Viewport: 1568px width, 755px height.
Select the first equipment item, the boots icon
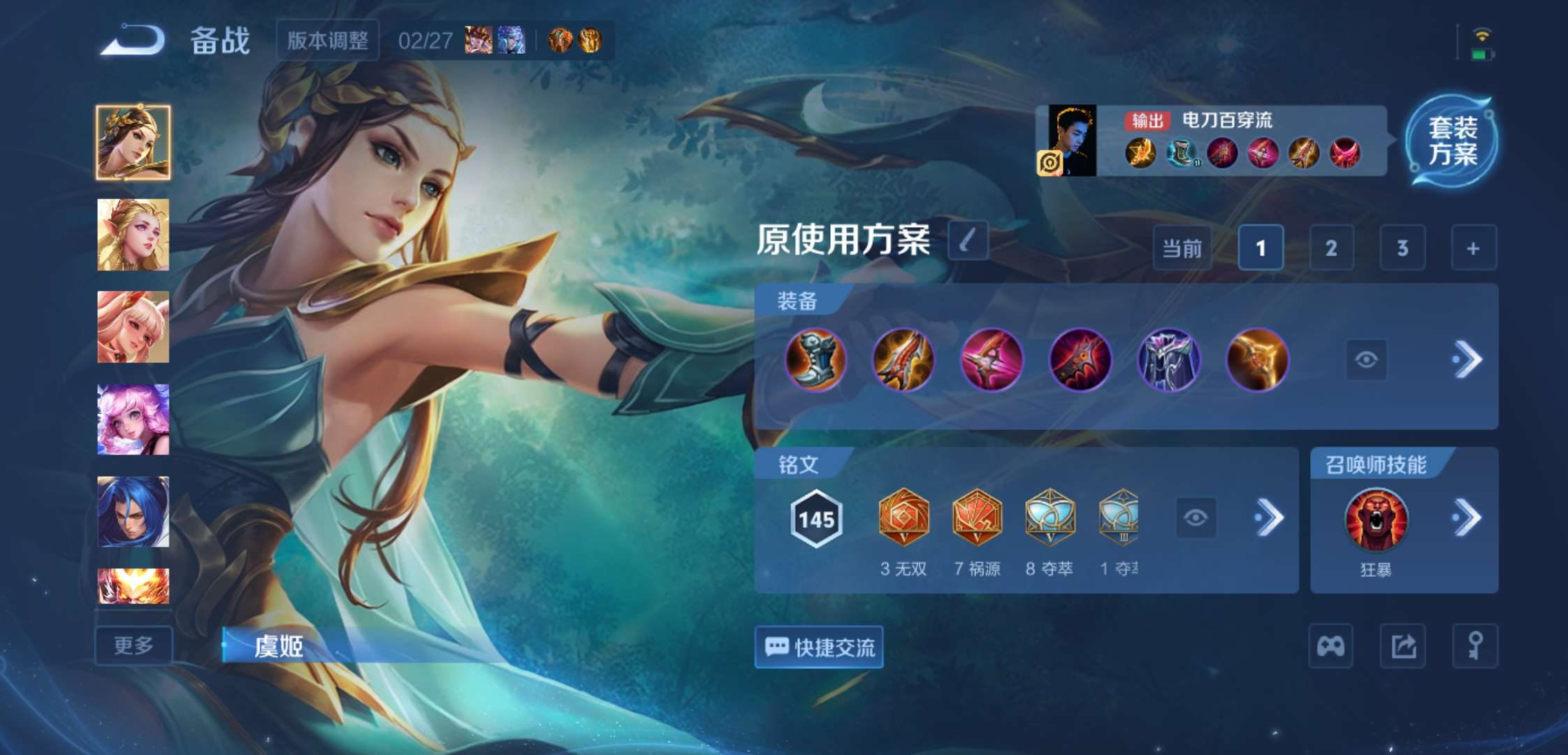pos(816,359)
